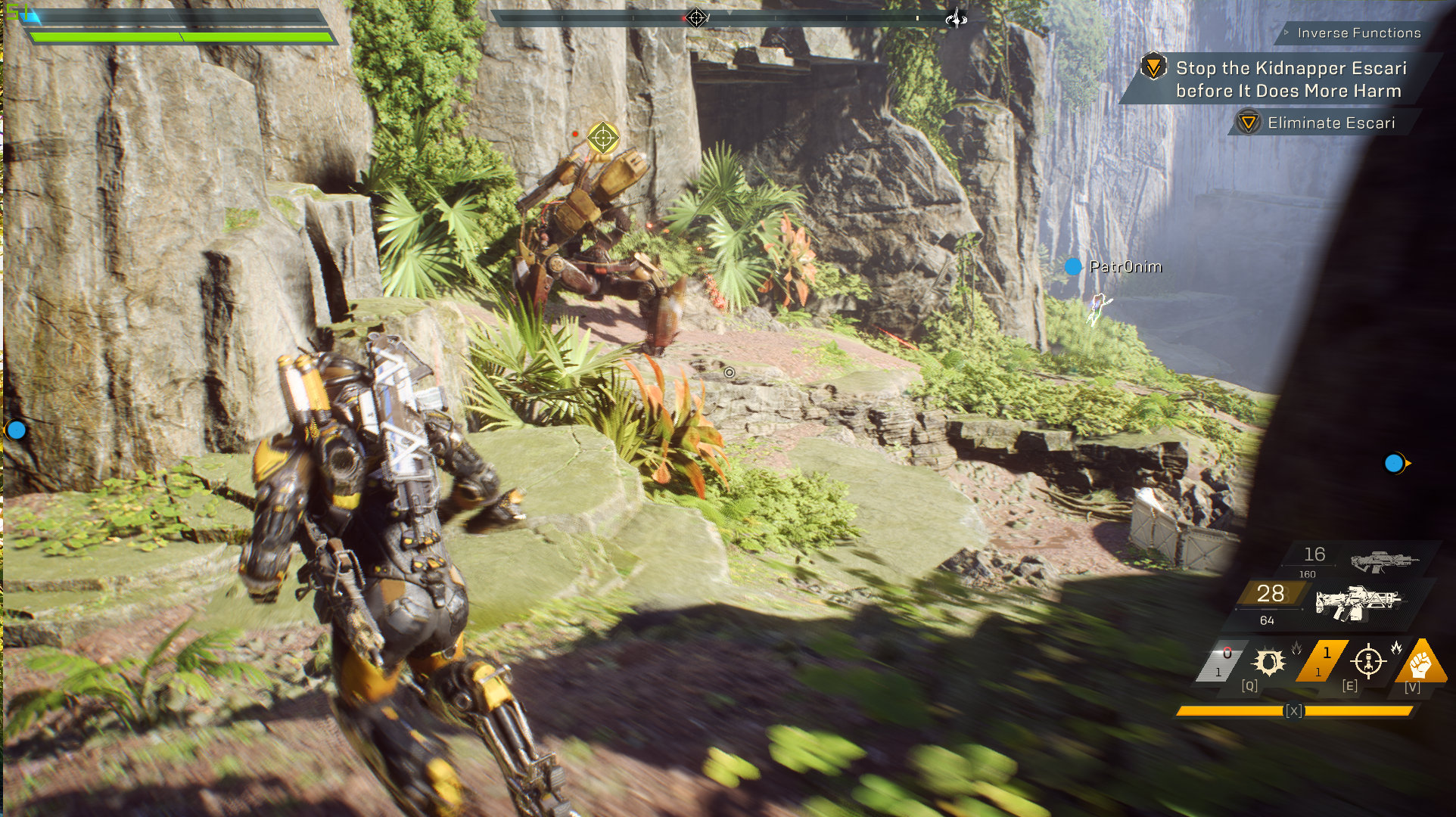Click the emblem icon at the compass end
This screenshot has height=817, width=1456.
click(957, 17)
